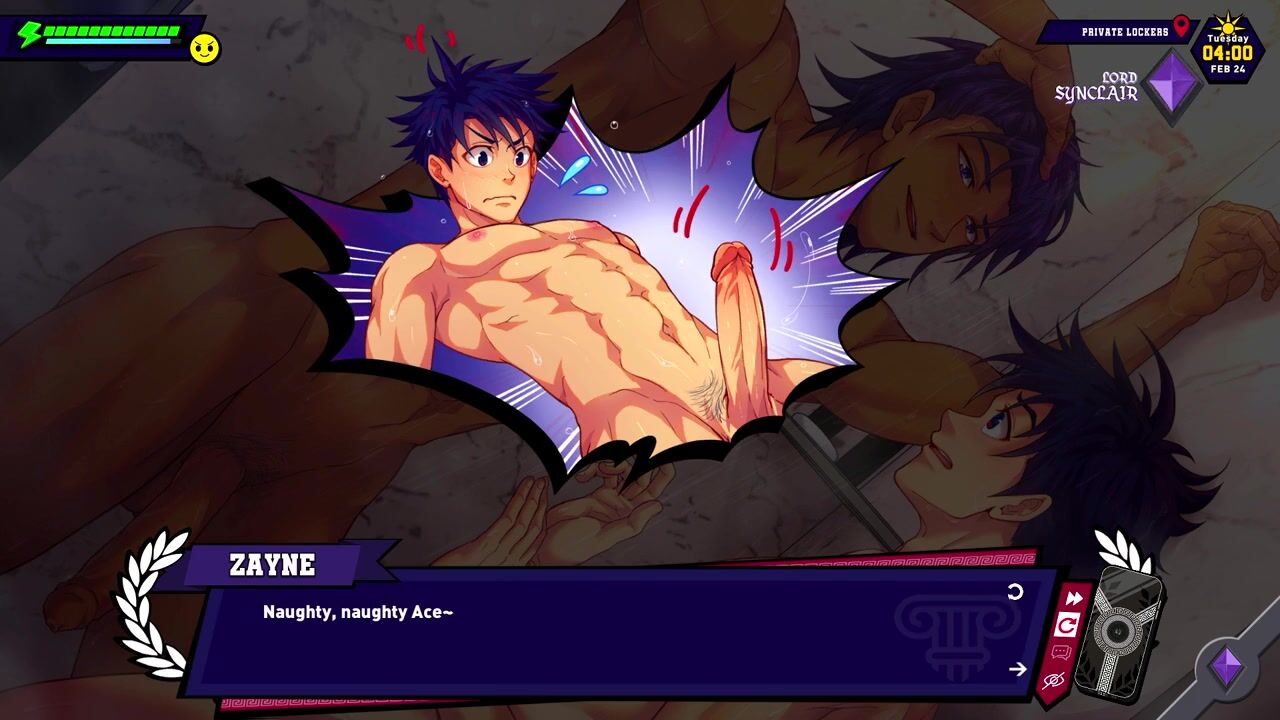Click the purple gem in the corner
The image size is (1280, 720).
1227,668
